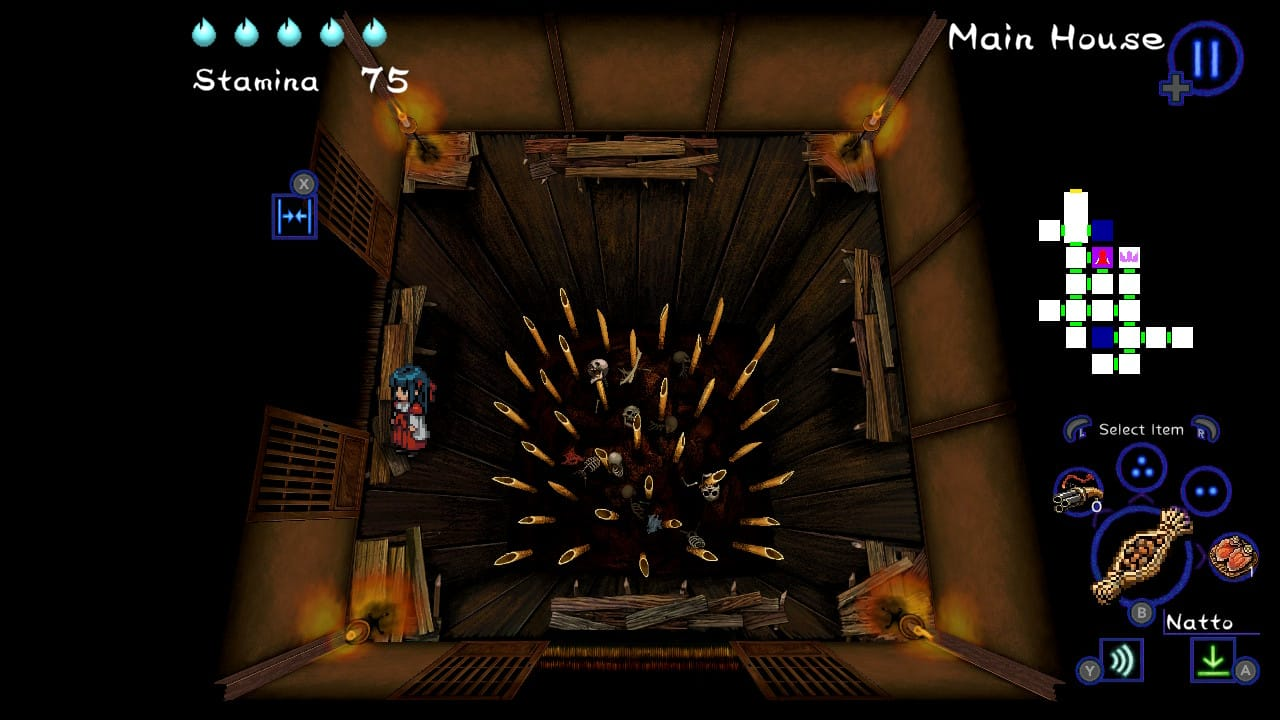
Task: Activate the sound wave action icon
Action: [x=1122, y=660]
